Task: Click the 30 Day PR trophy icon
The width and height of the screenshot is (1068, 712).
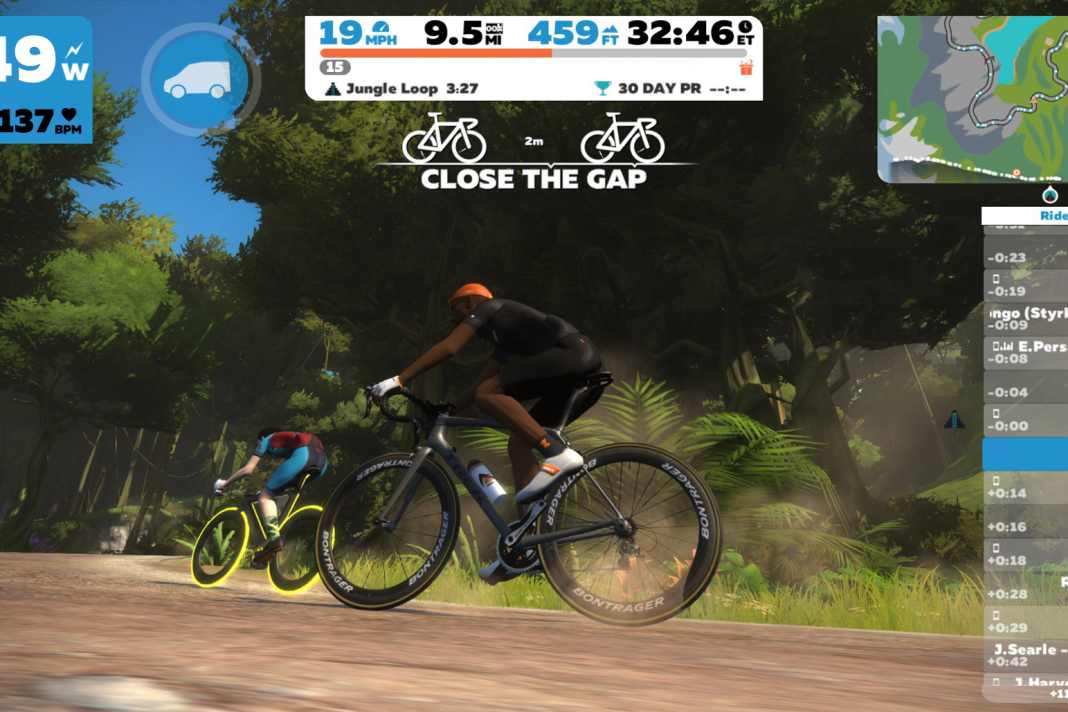Action: pyautogui.click(x=602, y=89)
